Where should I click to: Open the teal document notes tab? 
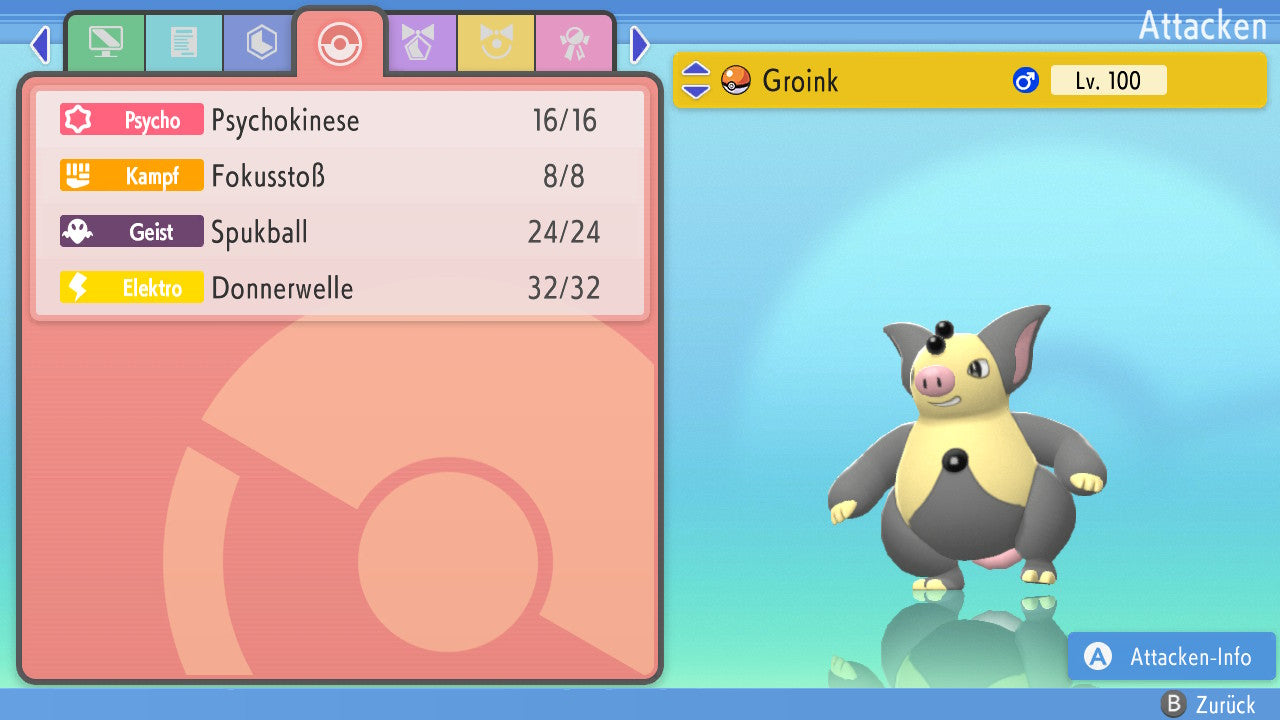coord(183,43)
